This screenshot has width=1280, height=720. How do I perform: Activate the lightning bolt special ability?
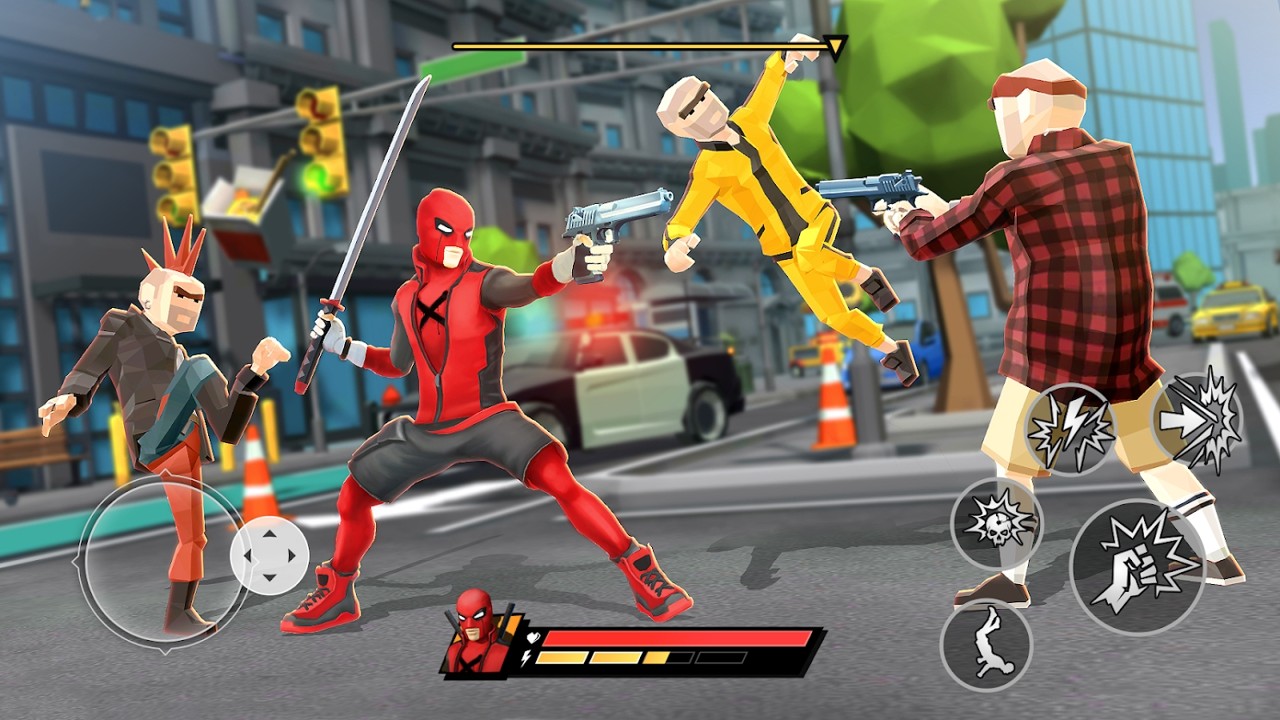(x=1071, y=429)
